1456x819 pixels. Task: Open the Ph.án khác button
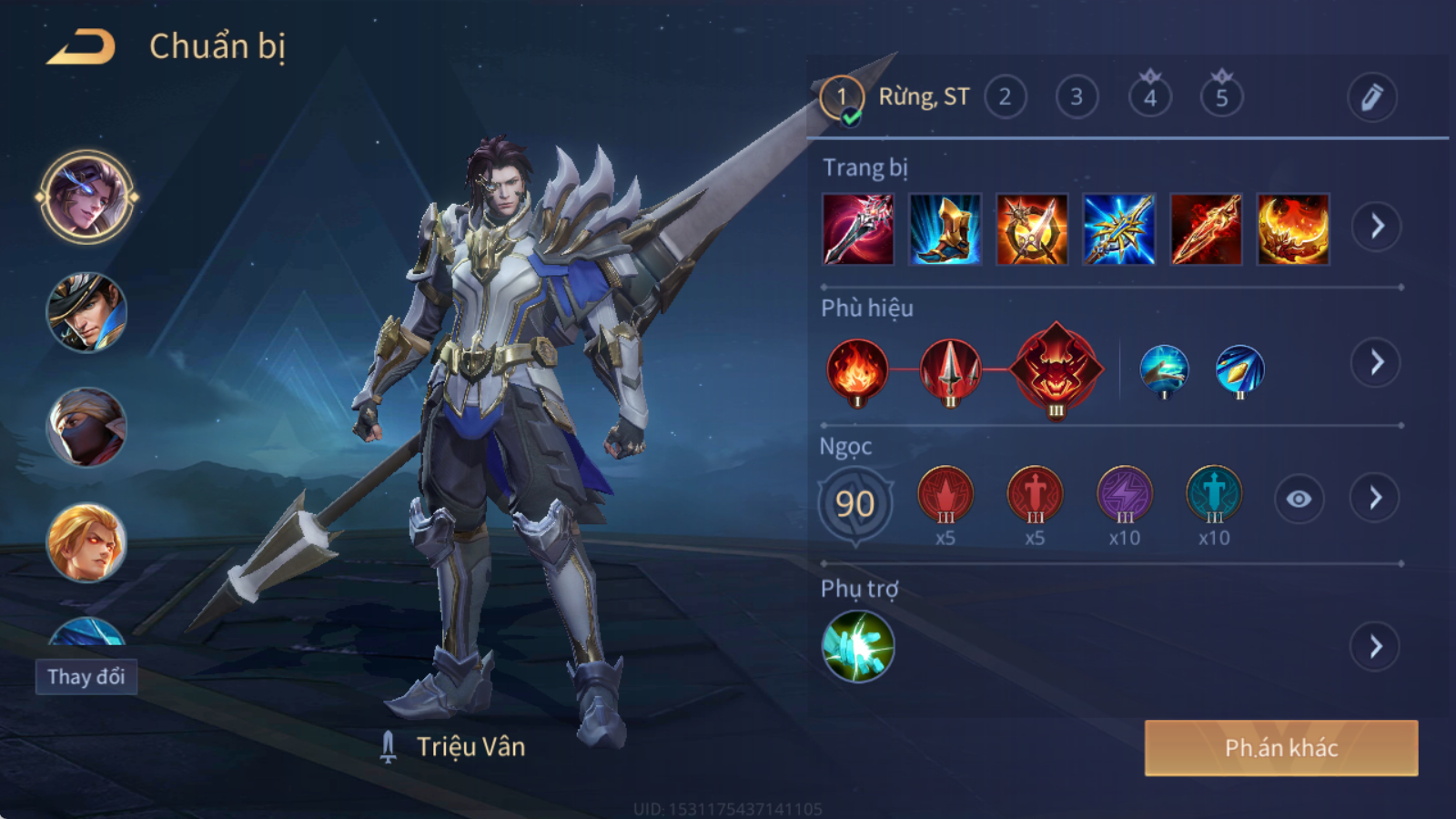(x=1280, y=748)
